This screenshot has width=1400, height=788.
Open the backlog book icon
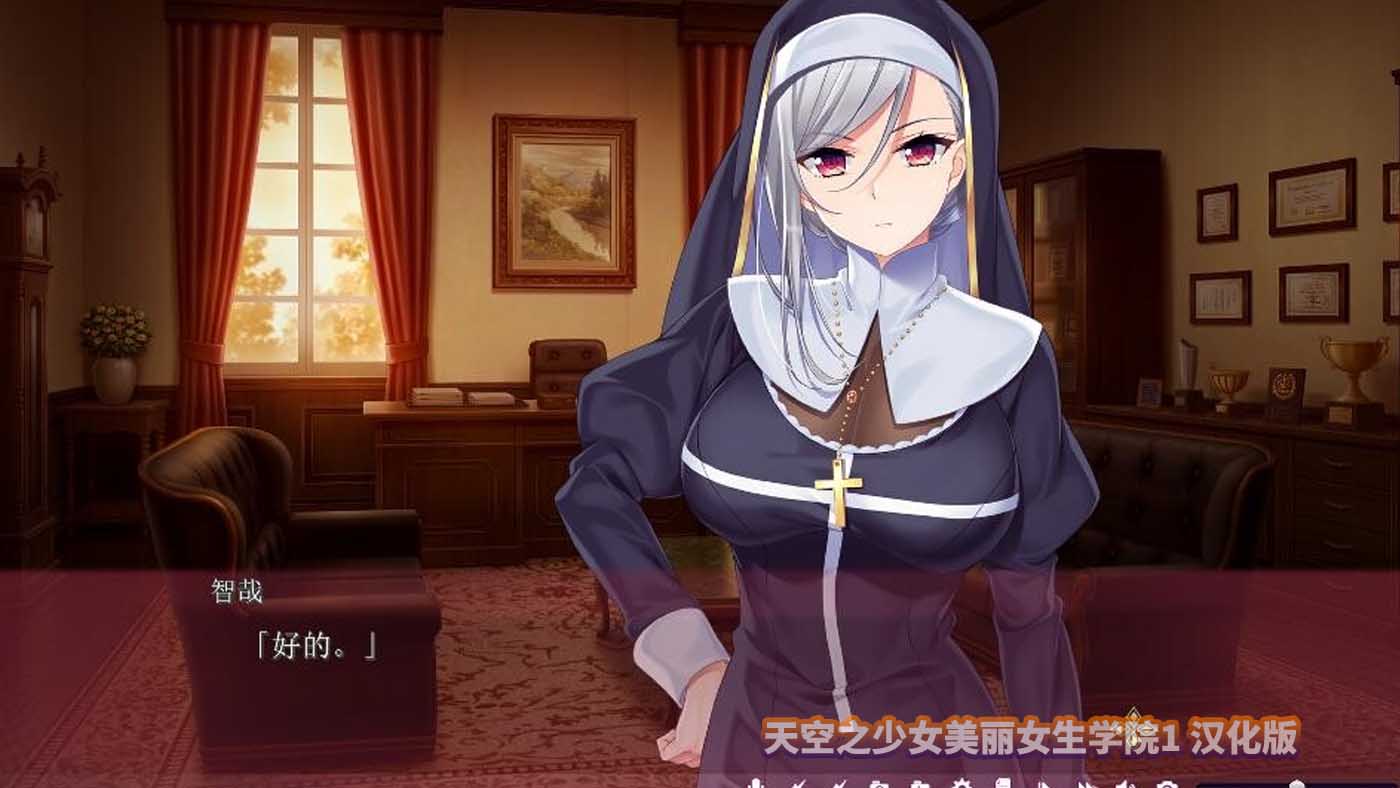point(1002,784)
